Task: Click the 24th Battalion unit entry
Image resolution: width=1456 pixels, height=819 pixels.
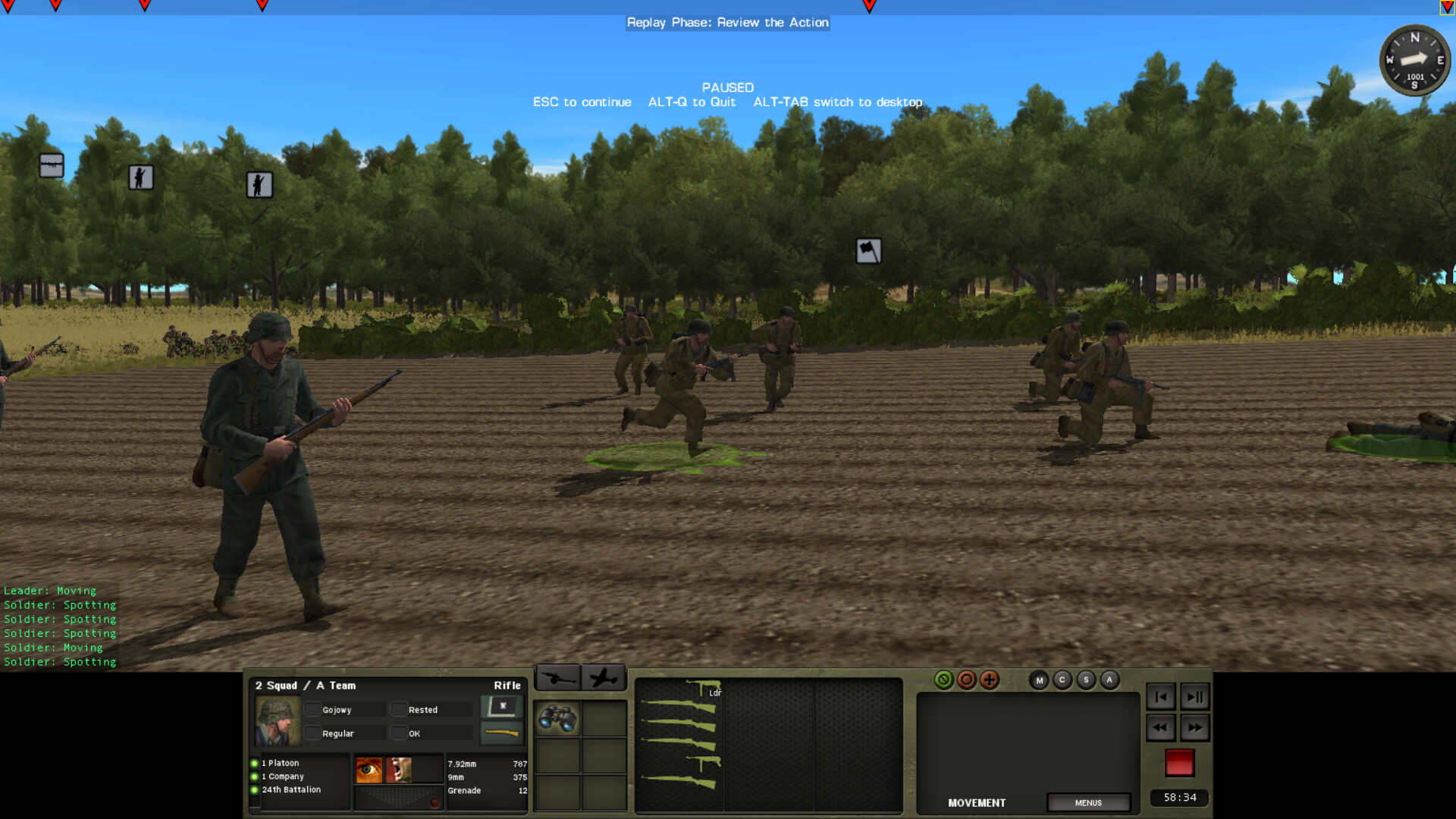Action: coord(291,789)
